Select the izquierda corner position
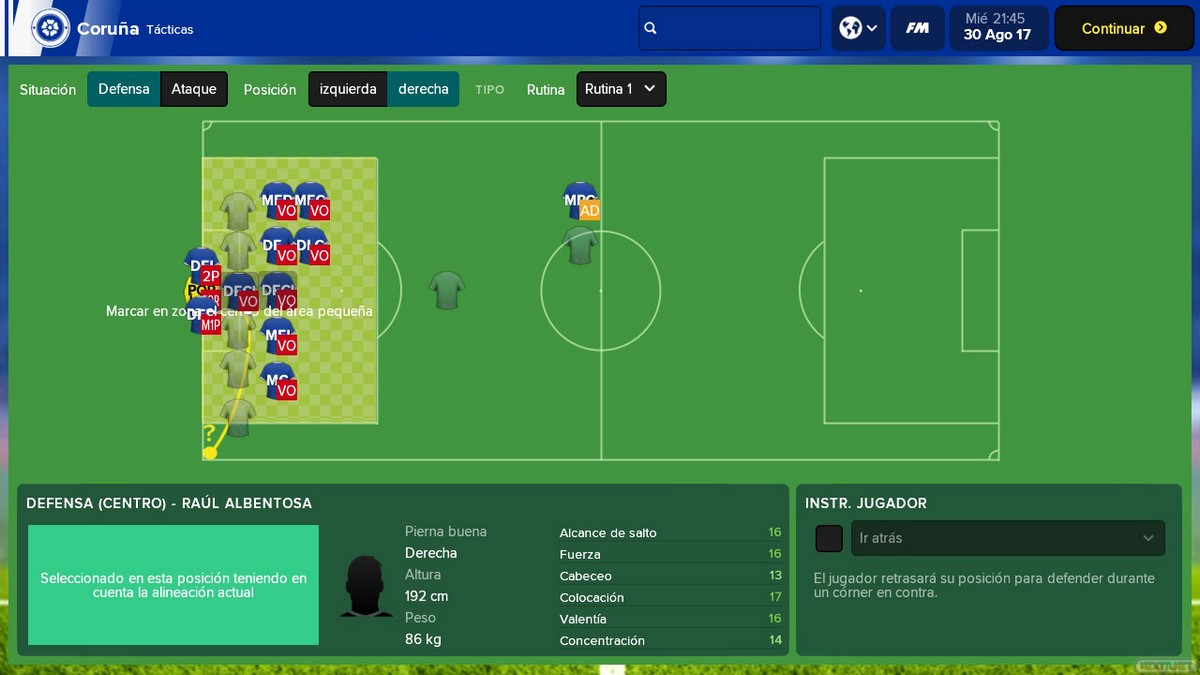 pos(348,89)
